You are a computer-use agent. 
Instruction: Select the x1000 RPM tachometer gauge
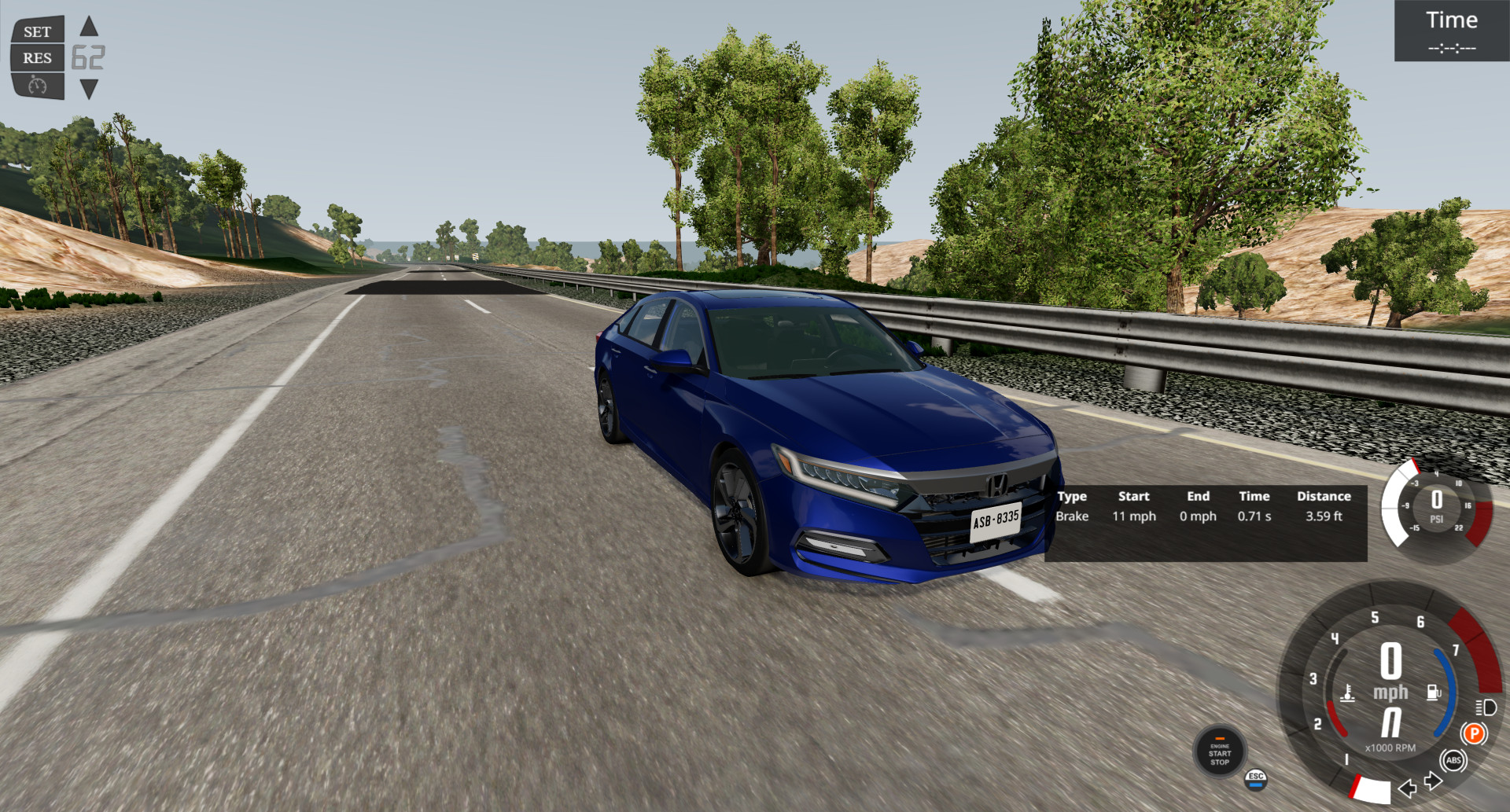coord(1390,748)
